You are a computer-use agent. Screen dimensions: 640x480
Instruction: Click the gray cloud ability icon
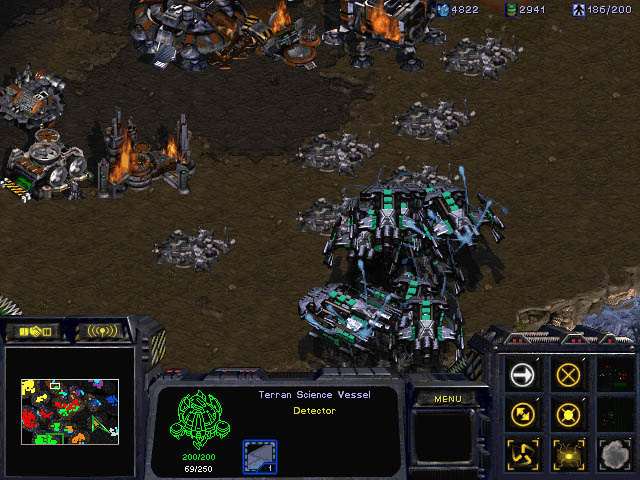[x=613, y=451]
